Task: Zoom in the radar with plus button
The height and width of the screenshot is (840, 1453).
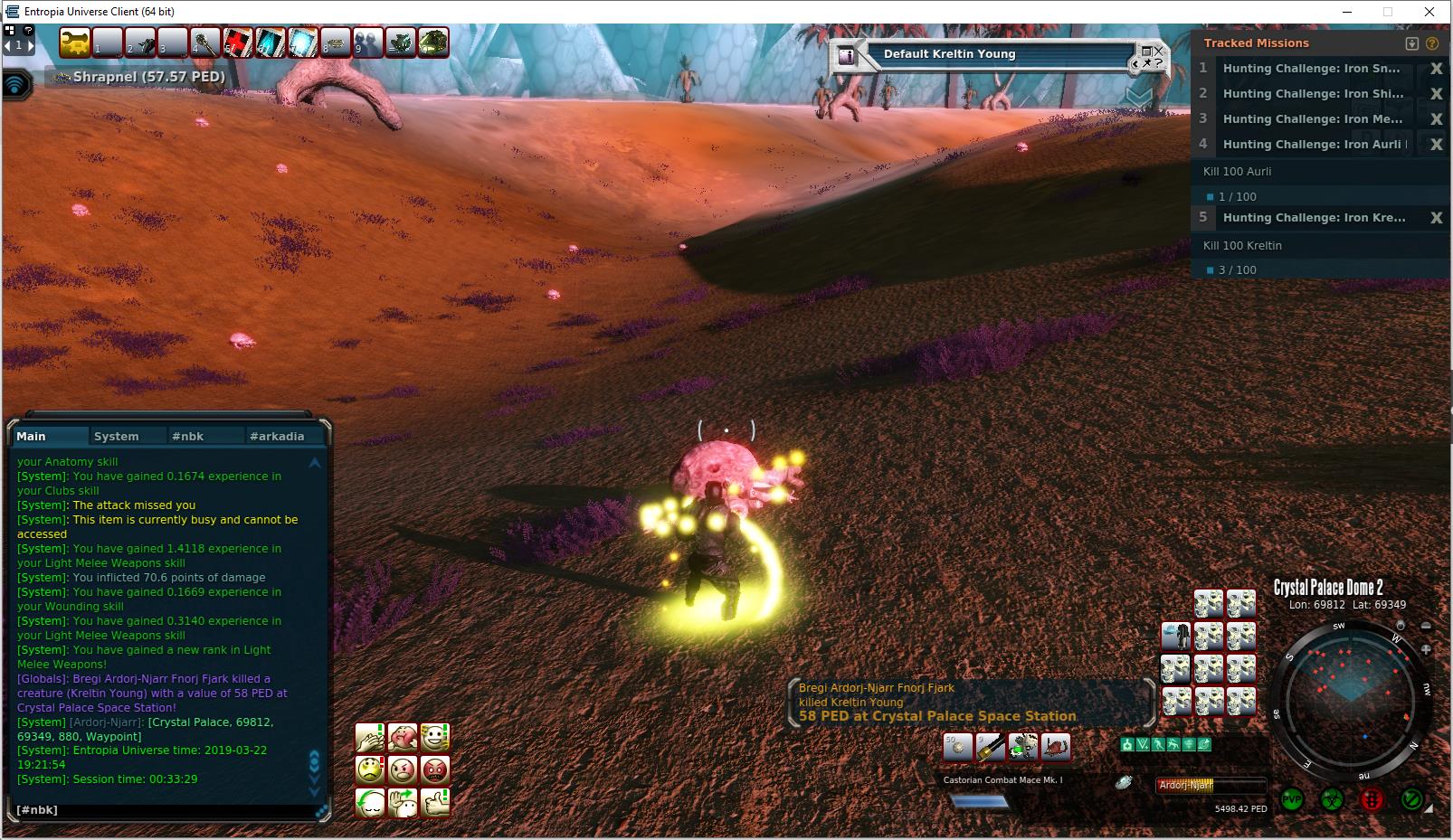Action: [1426, 649]
